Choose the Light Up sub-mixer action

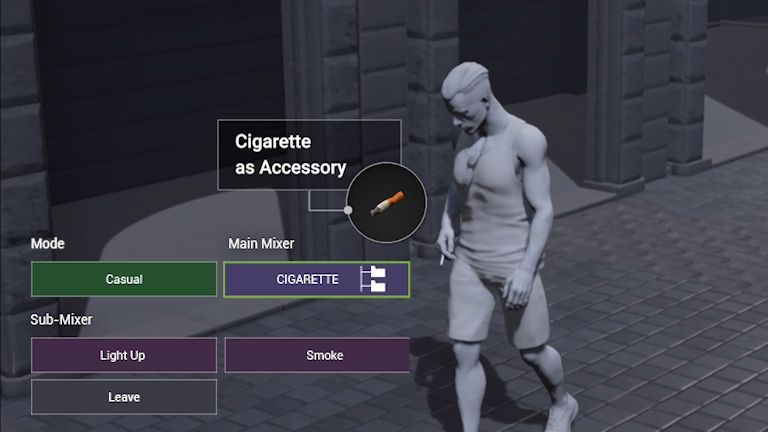tap(124, 355)
